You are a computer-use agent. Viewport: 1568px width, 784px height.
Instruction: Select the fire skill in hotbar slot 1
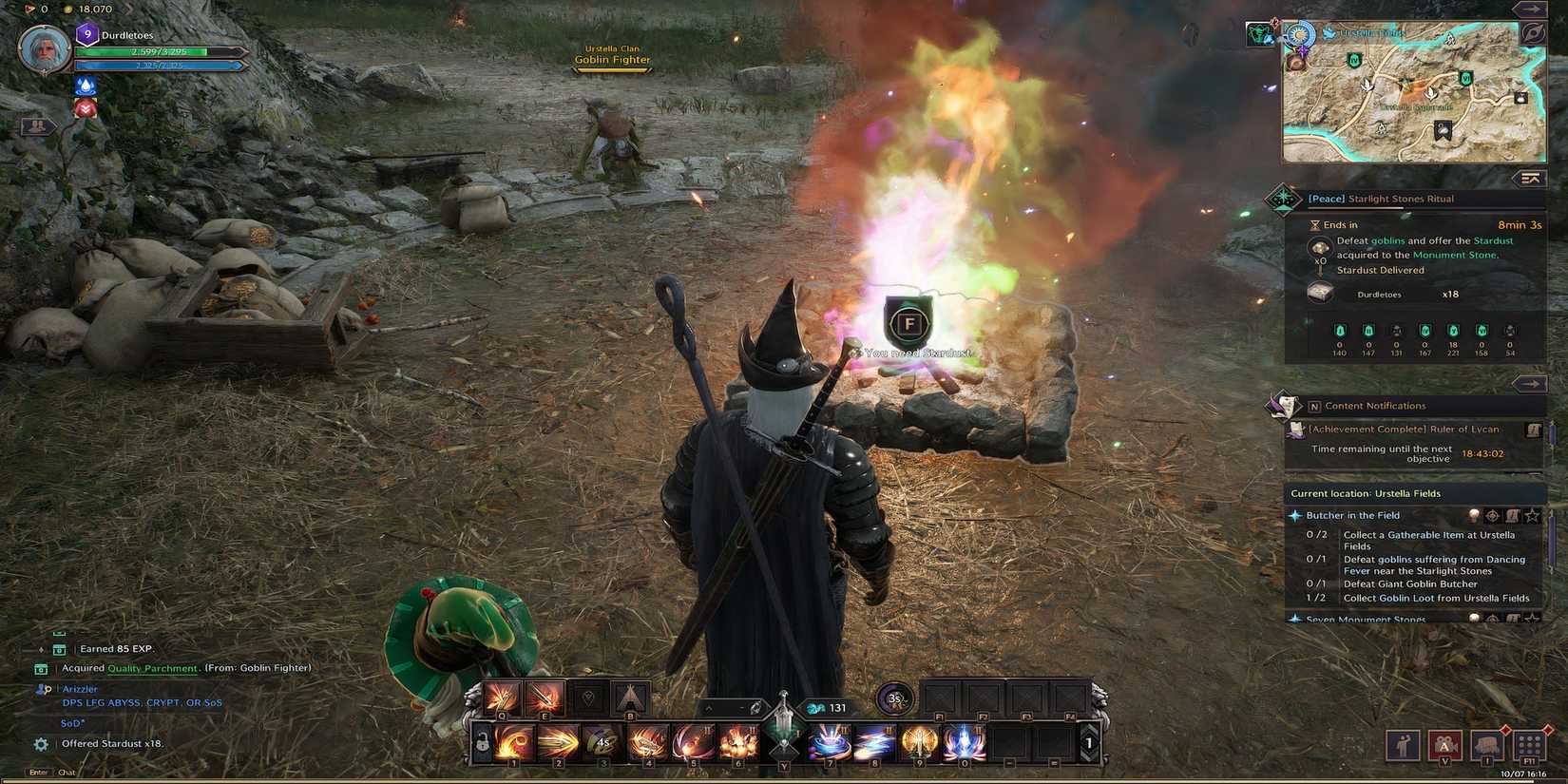(x=515, y=741)
